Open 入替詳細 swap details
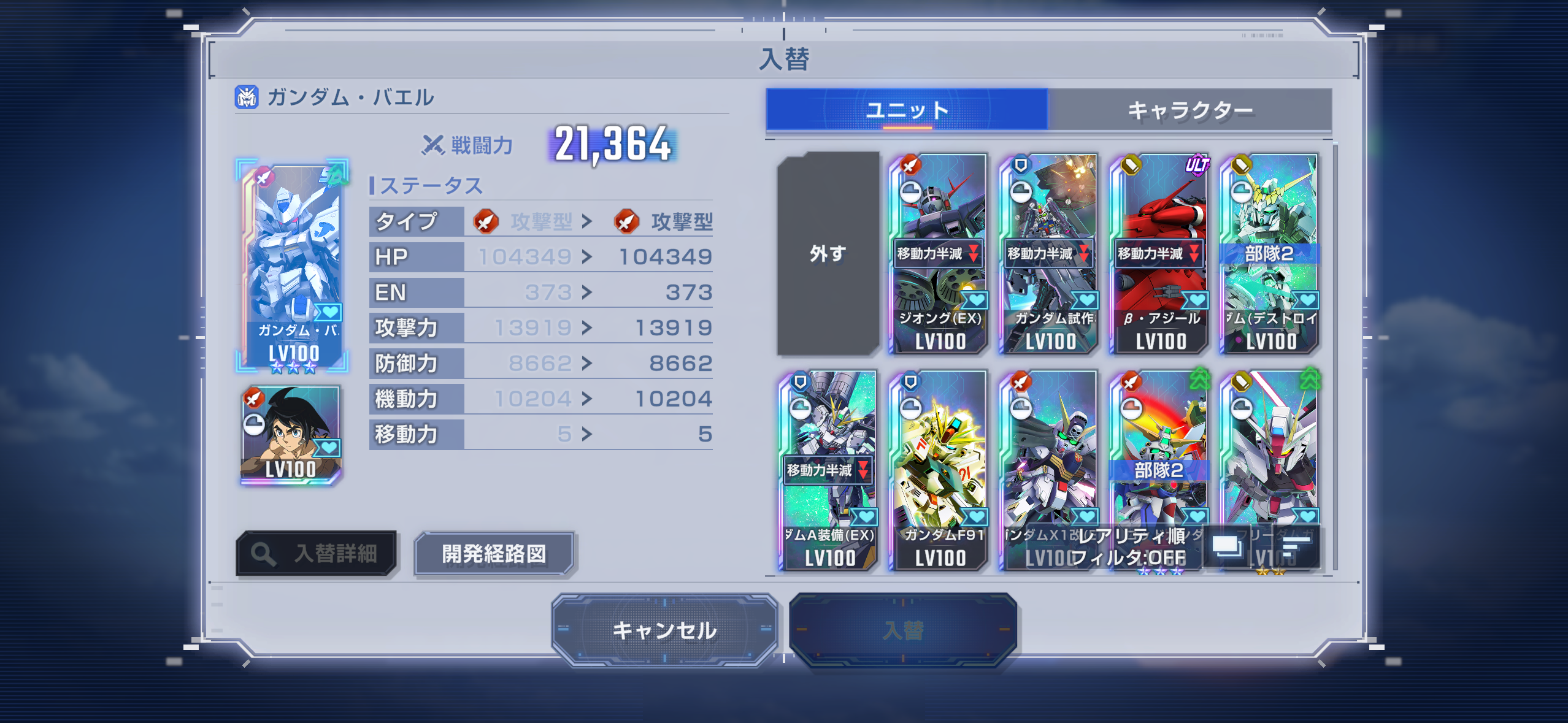Viewport: 1568px width, 723px height. click(x=317, y=554)
